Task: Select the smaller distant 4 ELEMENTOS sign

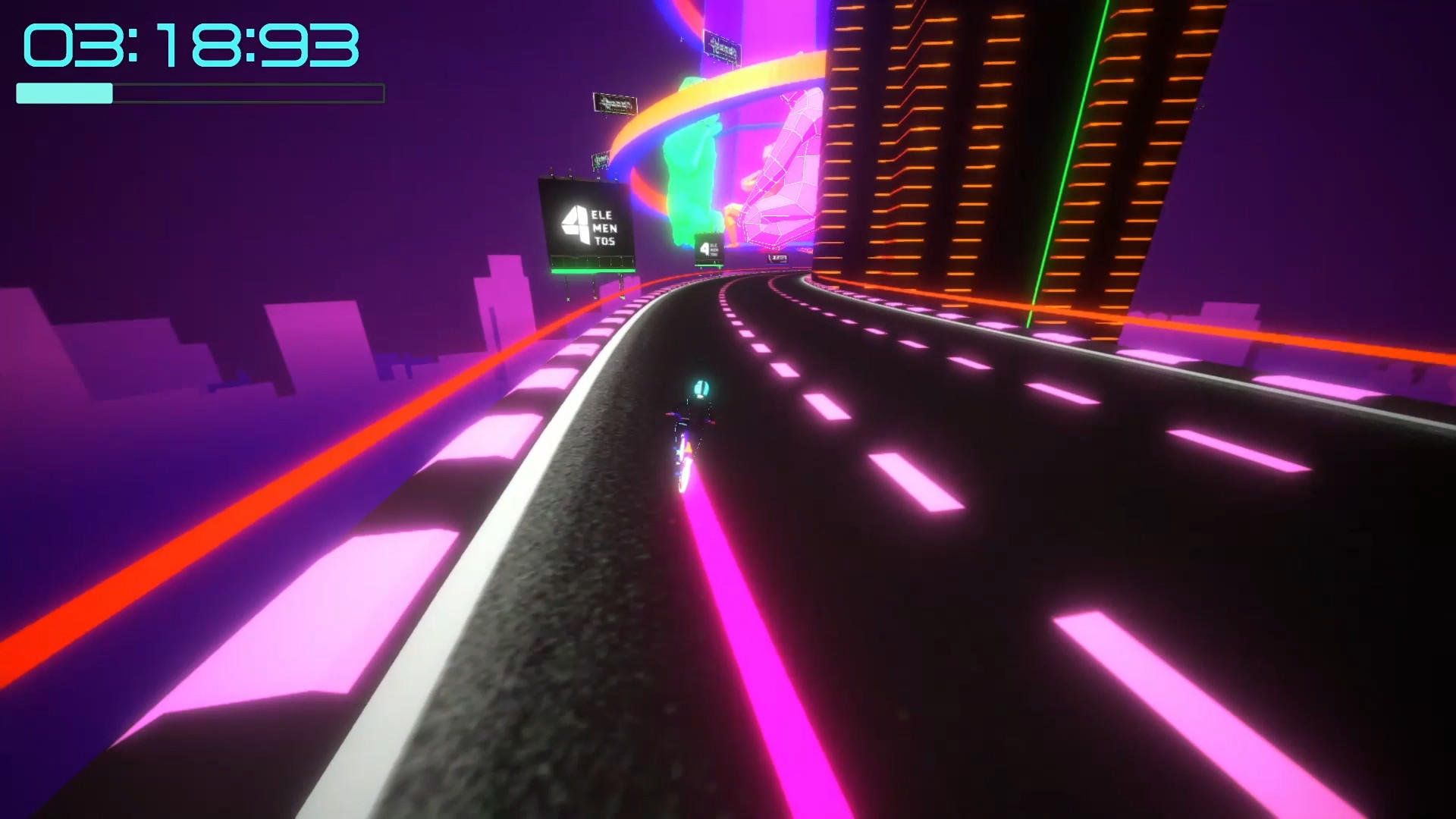Action: point(708,249)
